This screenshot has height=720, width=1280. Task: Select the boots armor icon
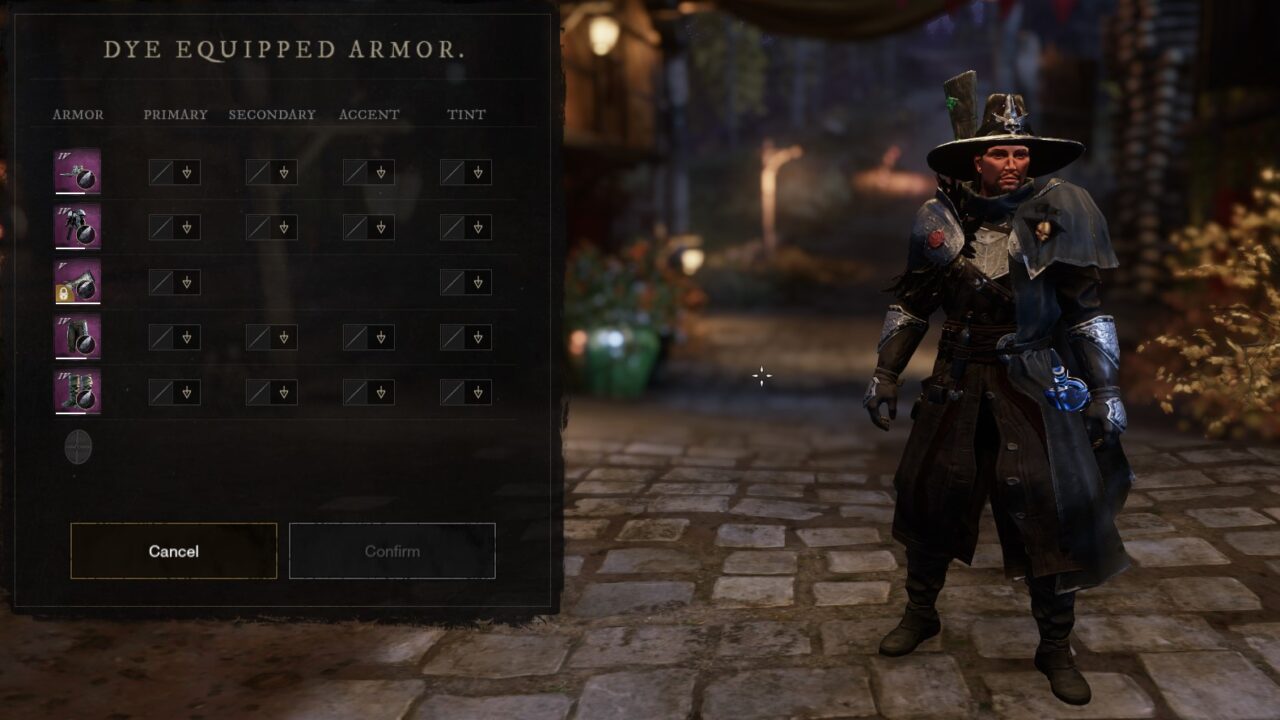(77, 392)
